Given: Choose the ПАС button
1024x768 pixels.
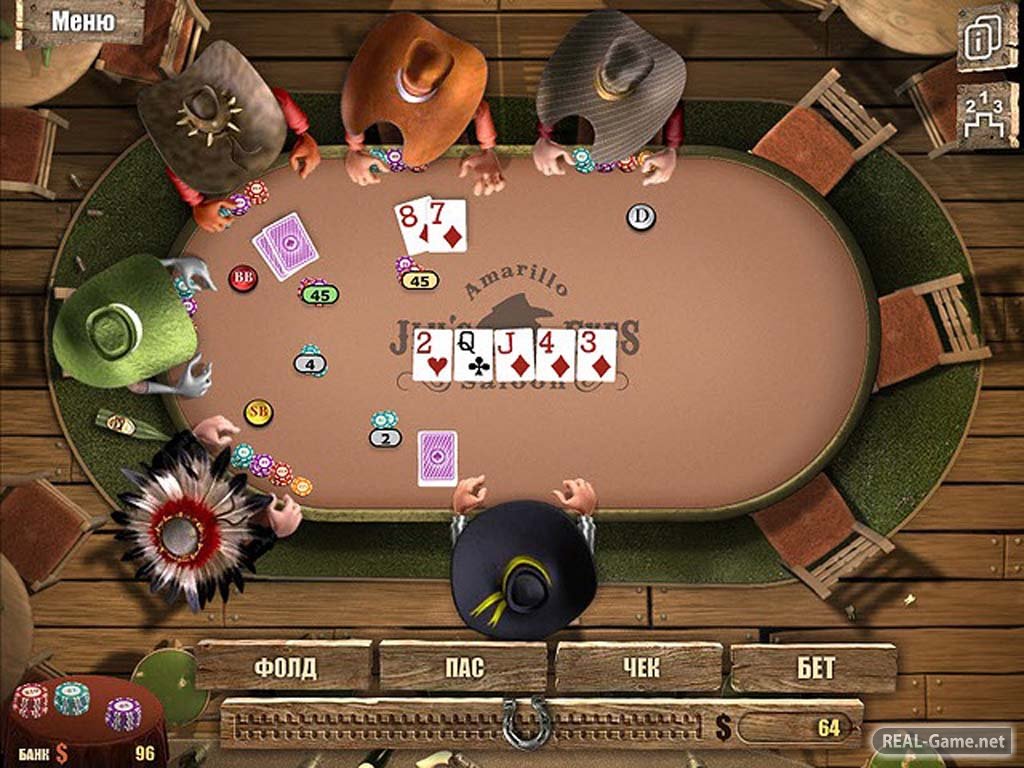Looking at the screenshot, I should click(462, 667).
